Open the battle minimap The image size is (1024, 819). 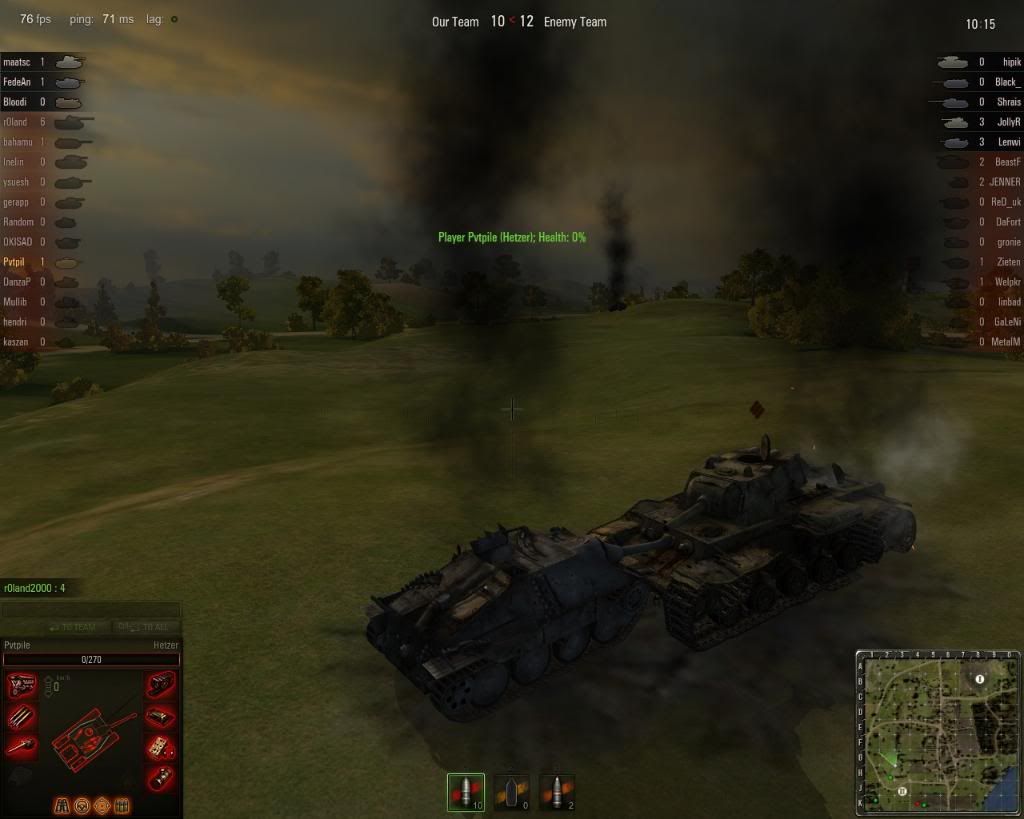point(935,732)
